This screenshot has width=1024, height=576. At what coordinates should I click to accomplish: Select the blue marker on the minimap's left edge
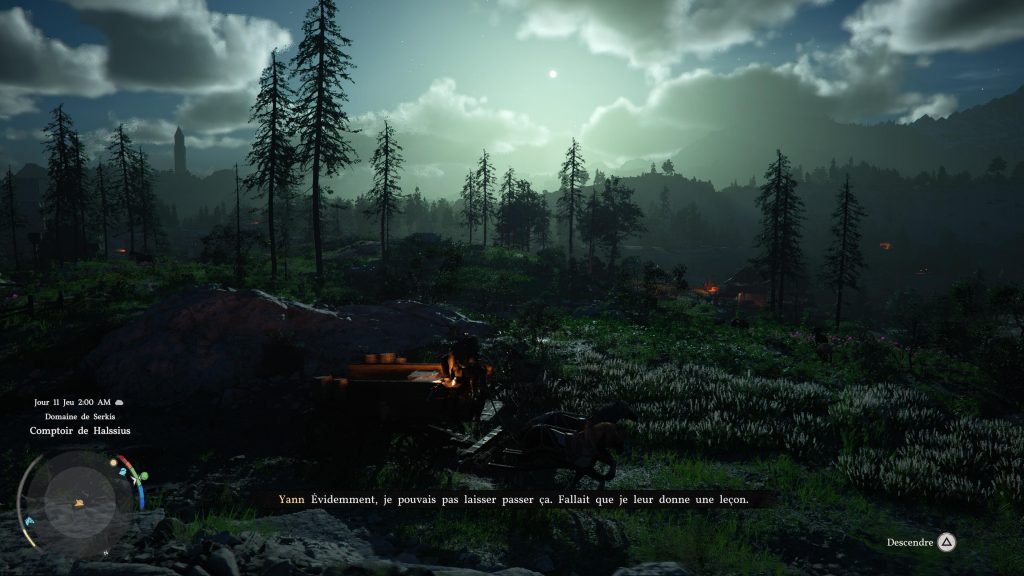pyautogui.click(x=29, y=521)
